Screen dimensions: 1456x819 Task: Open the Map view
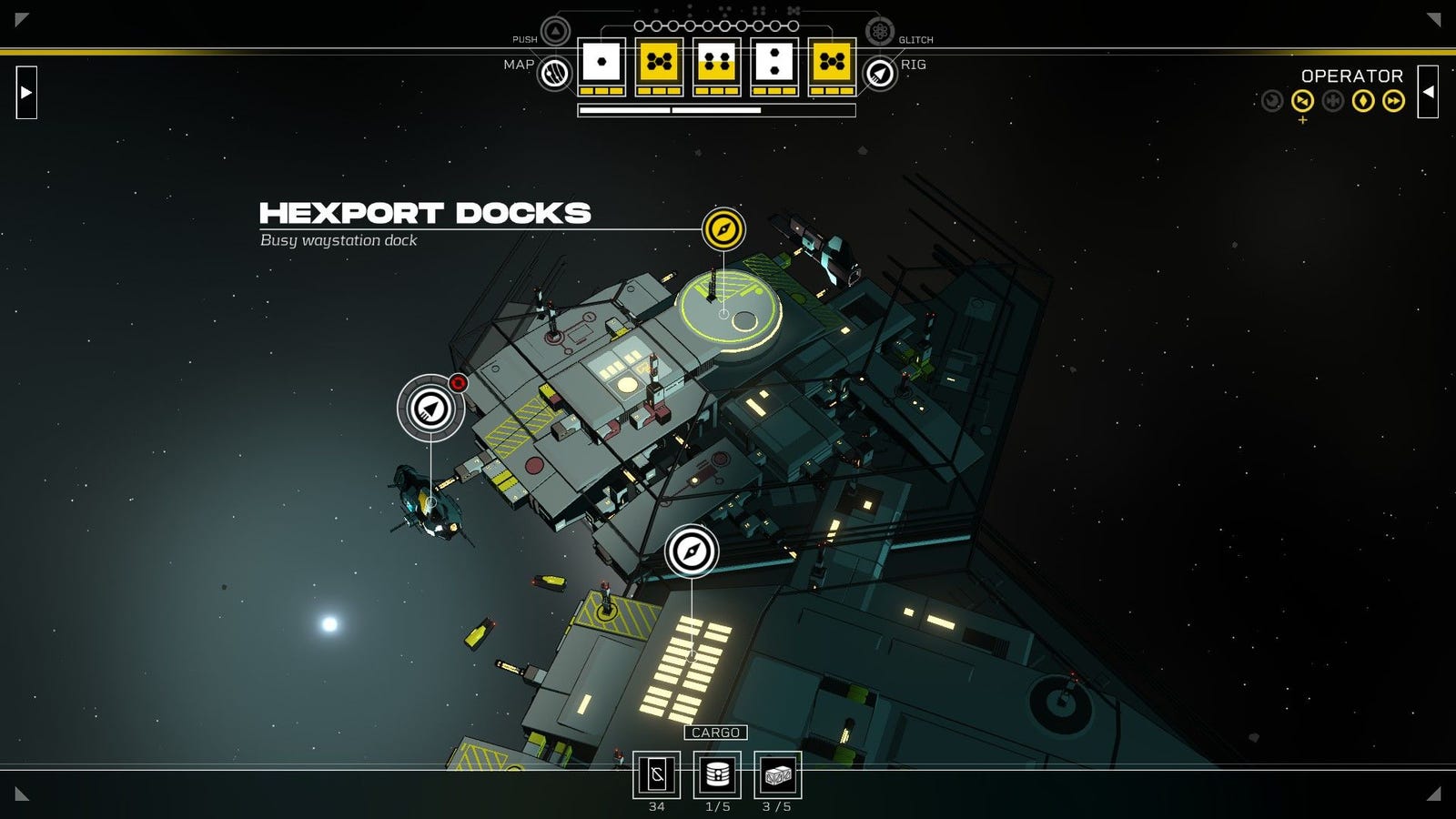coord(554,73)
